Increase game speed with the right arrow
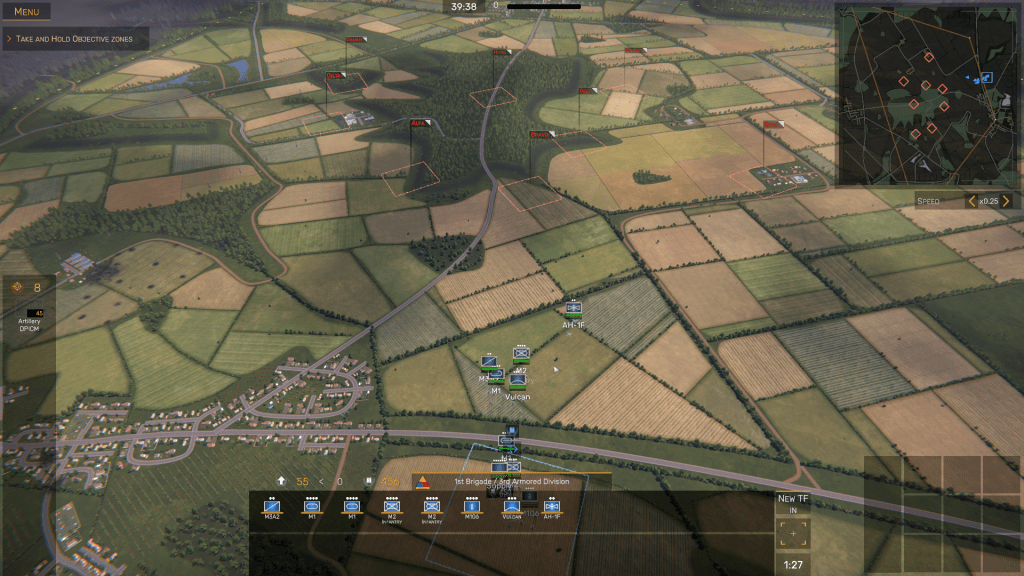The image size is (1024, 576). coord(1006,201)
